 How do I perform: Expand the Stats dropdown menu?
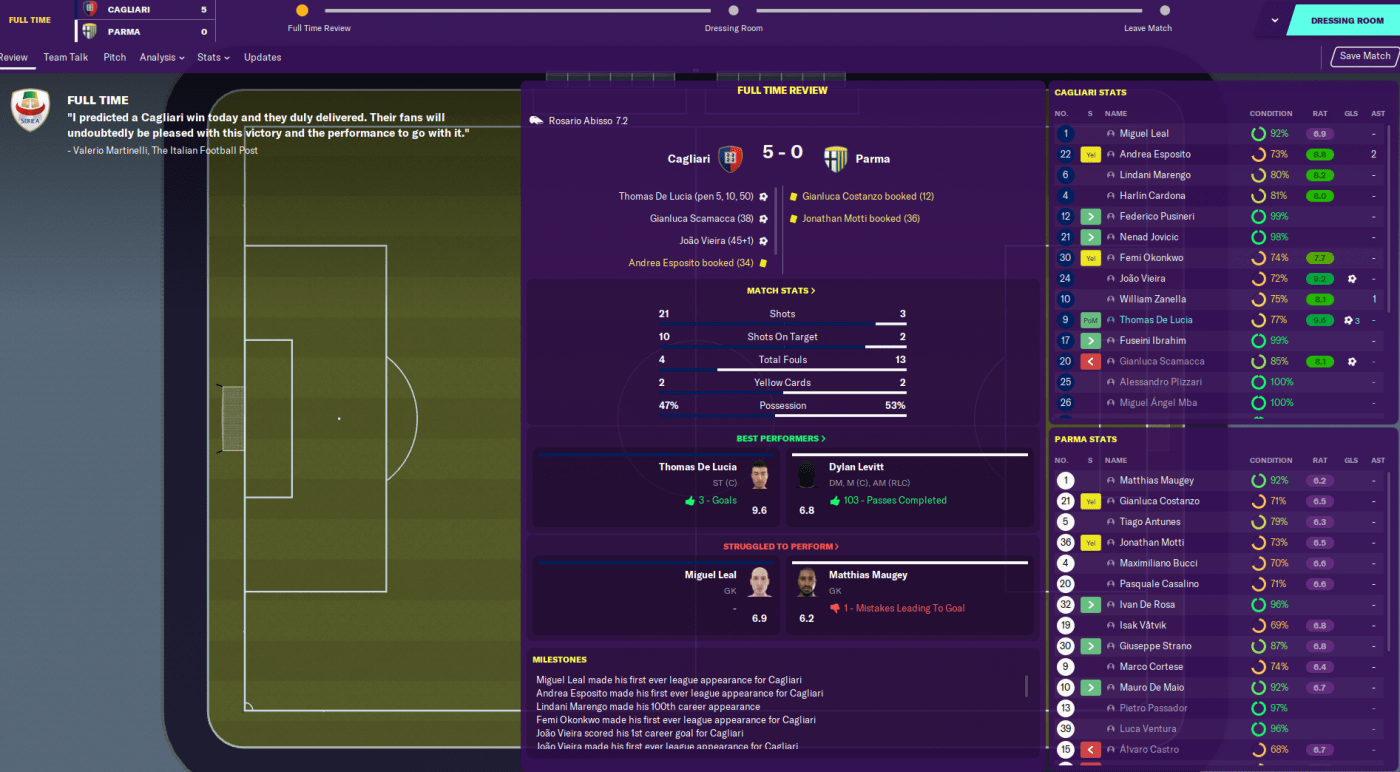213,57
